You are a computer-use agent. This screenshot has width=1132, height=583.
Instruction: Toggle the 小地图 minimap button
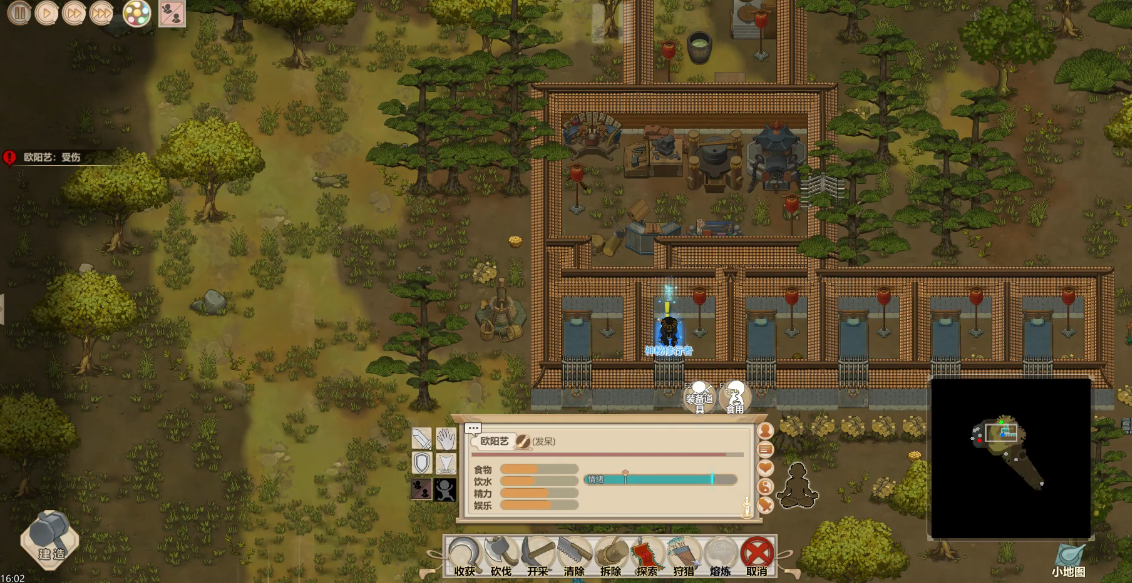tap(1068, 558)
